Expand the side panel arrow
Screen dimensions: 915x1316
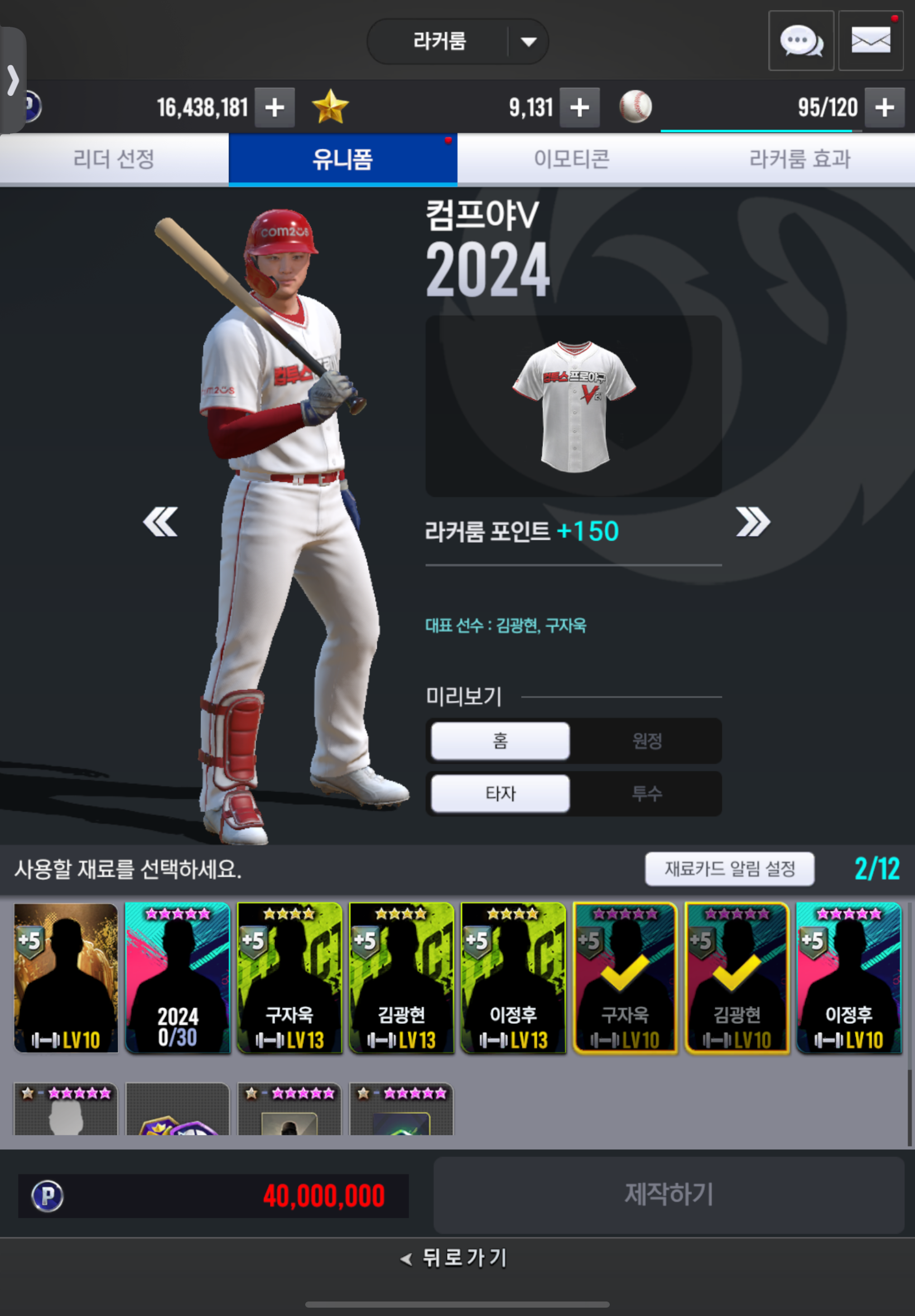pos(13,80)
